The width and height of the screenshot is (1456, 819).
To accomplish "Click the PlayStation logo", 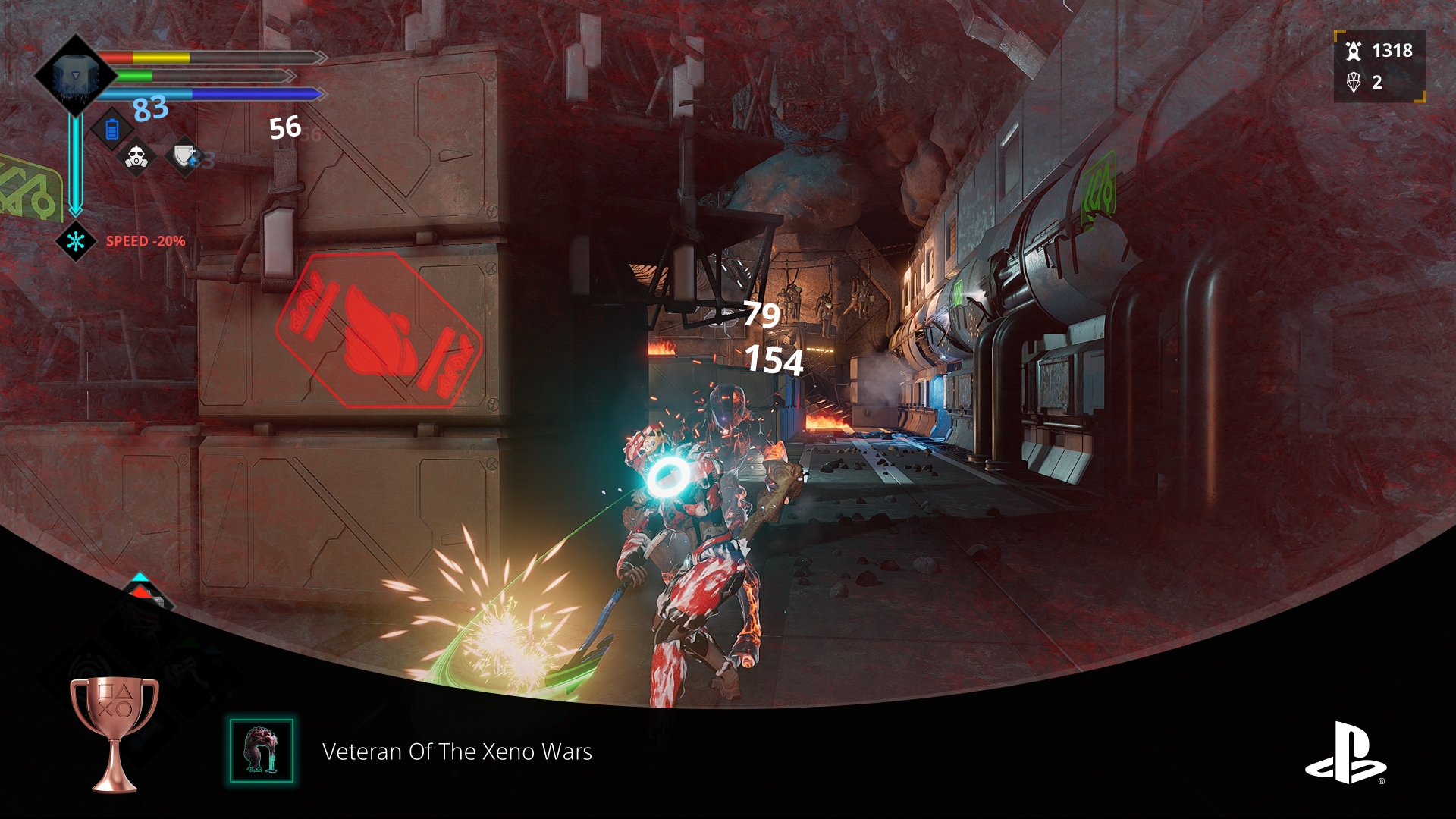I will (1345, 752).
